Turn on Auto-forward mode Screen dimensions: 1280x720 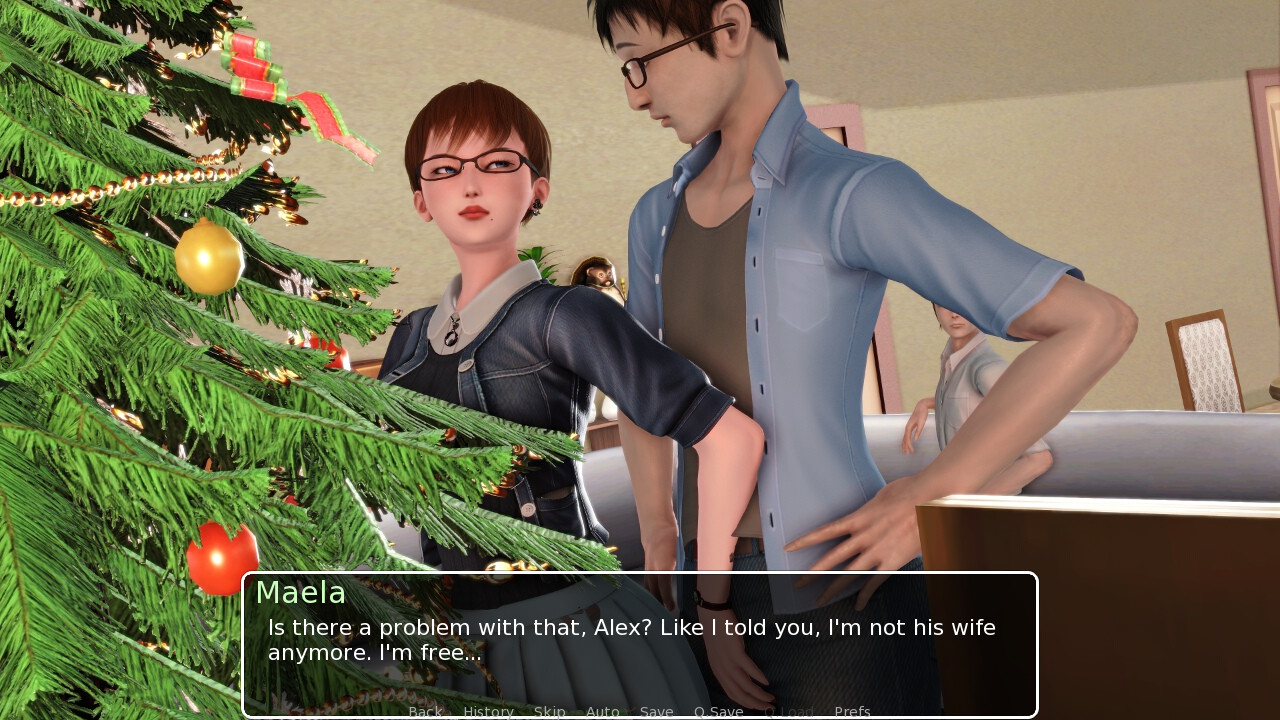click(x=603, y=711)
